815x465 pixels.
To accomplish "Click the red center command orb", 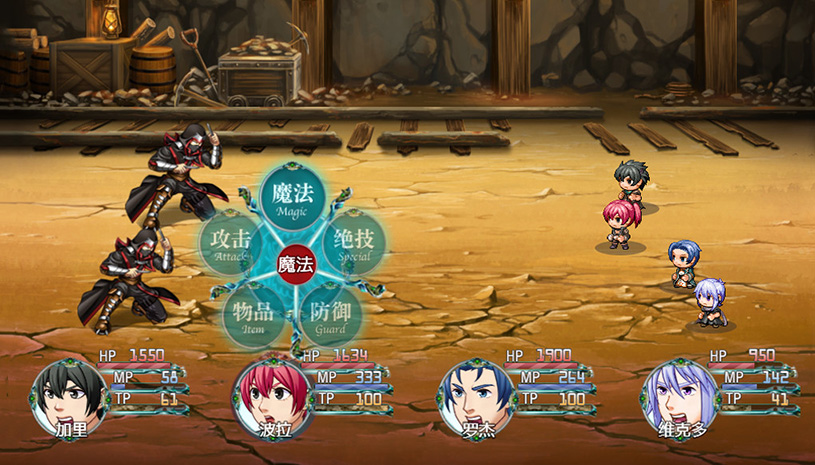I will click(x=295, y=265).
